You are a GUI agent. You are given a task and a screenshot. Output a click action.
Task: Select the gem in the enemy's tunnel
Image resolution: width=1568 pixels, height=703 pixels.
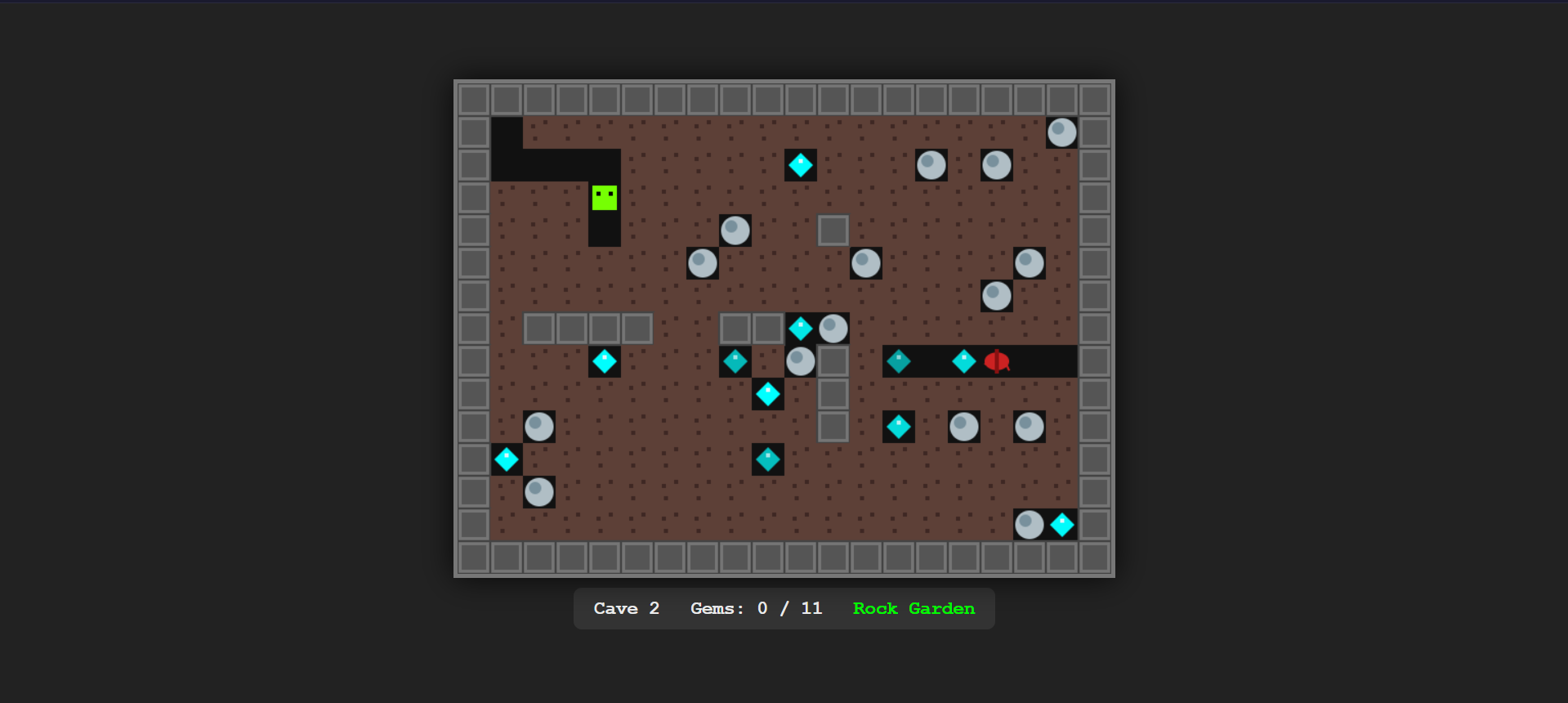point(963,362)
